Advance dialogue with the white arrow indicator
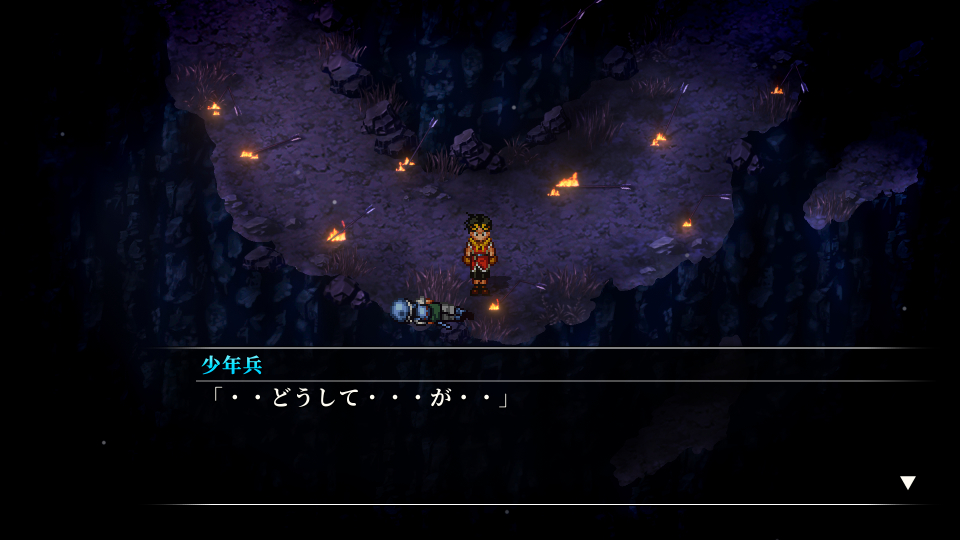 [907, 483]
